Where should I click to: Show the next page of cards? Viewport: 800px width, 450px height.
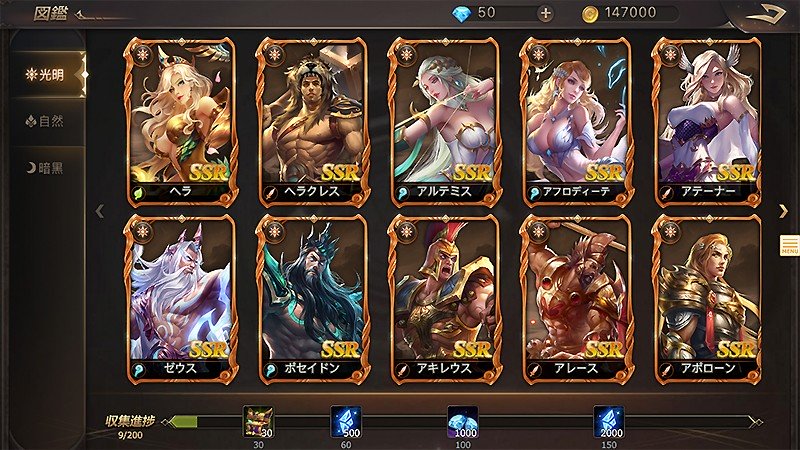(x=783, y=209)
